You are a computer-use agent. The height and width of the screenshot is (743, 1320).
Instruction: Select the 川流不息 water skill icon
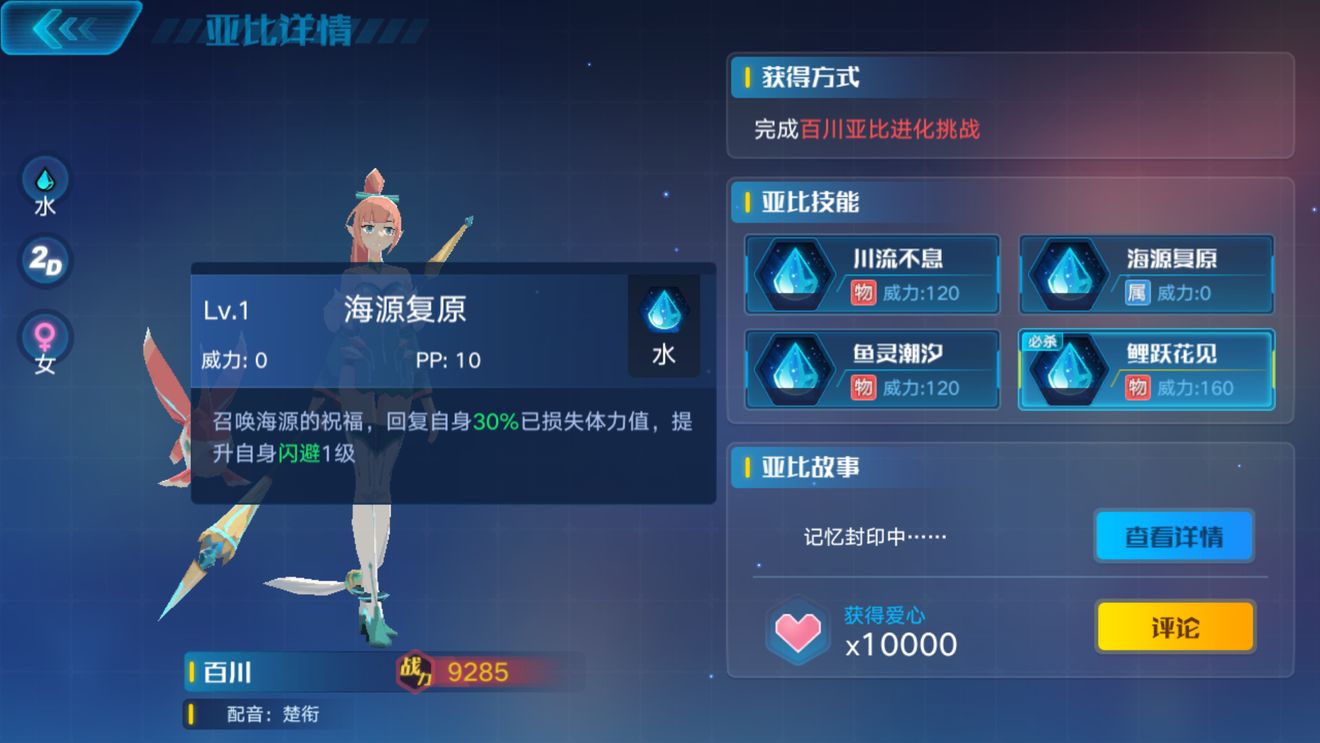tap(795, 272)
